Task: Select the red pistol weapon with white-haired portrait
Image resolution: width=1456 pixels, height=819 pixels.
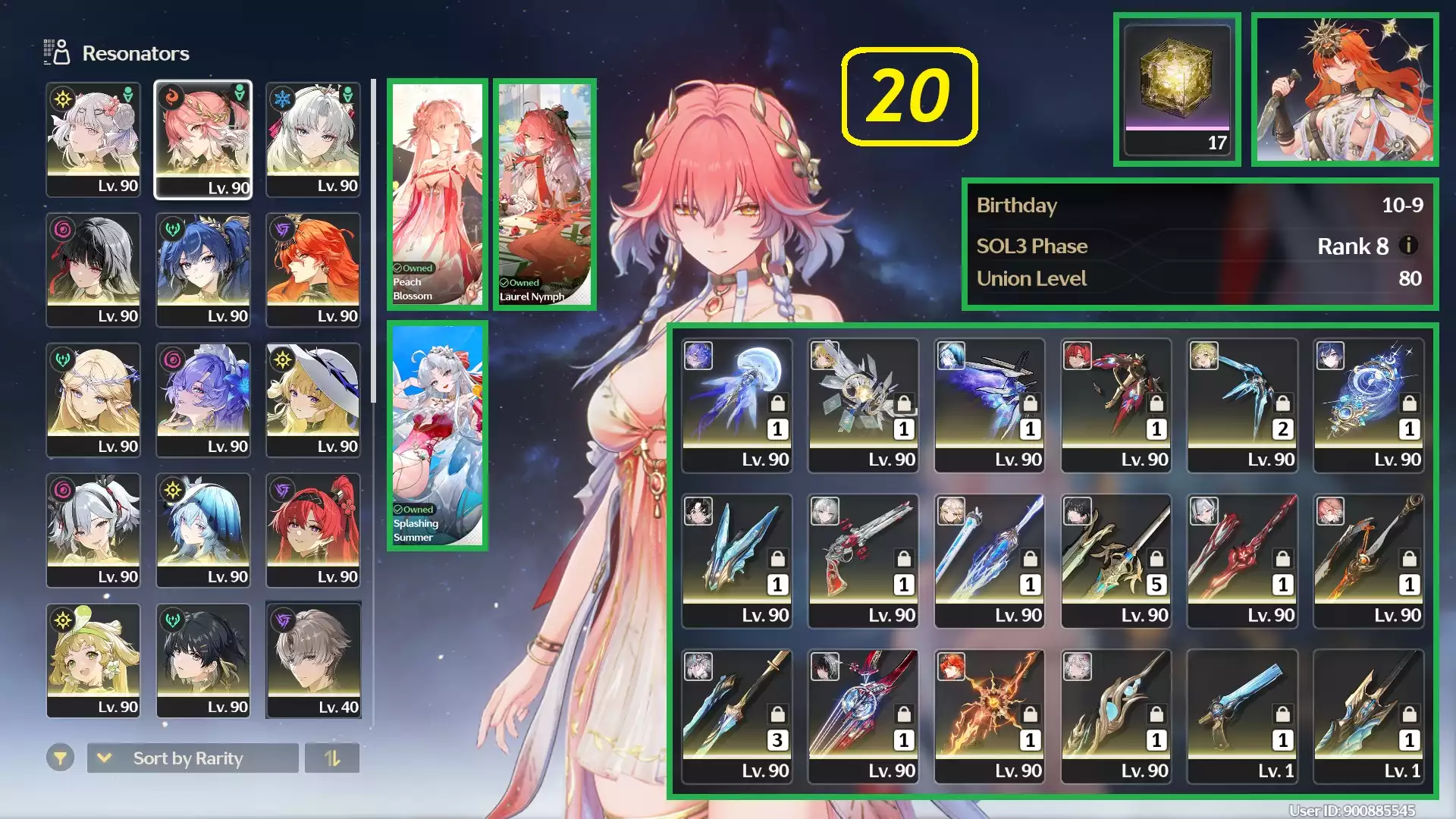Action: (x=863, y=561)
